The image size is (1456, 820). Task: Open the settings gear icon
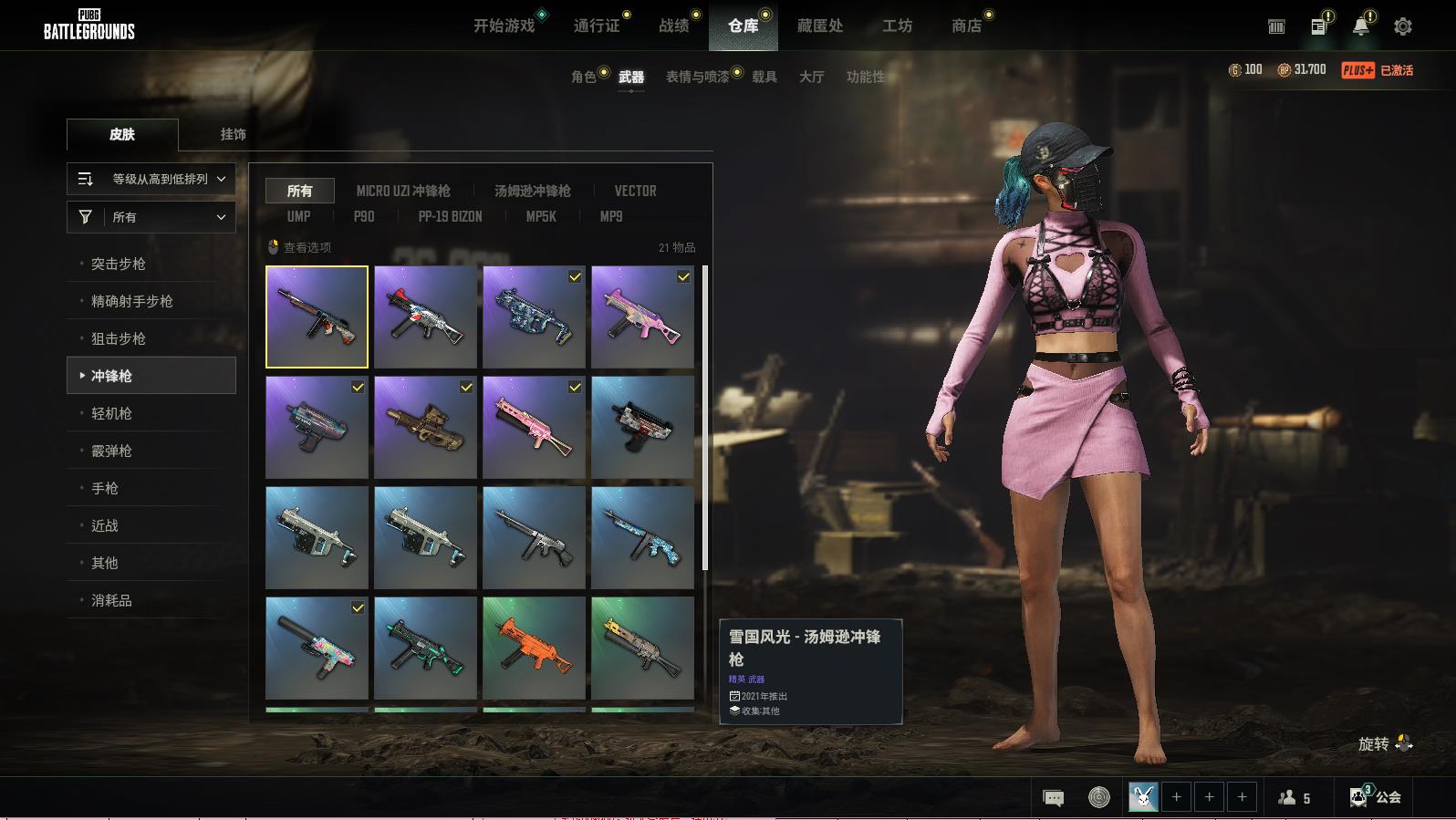click(1403, 26)
